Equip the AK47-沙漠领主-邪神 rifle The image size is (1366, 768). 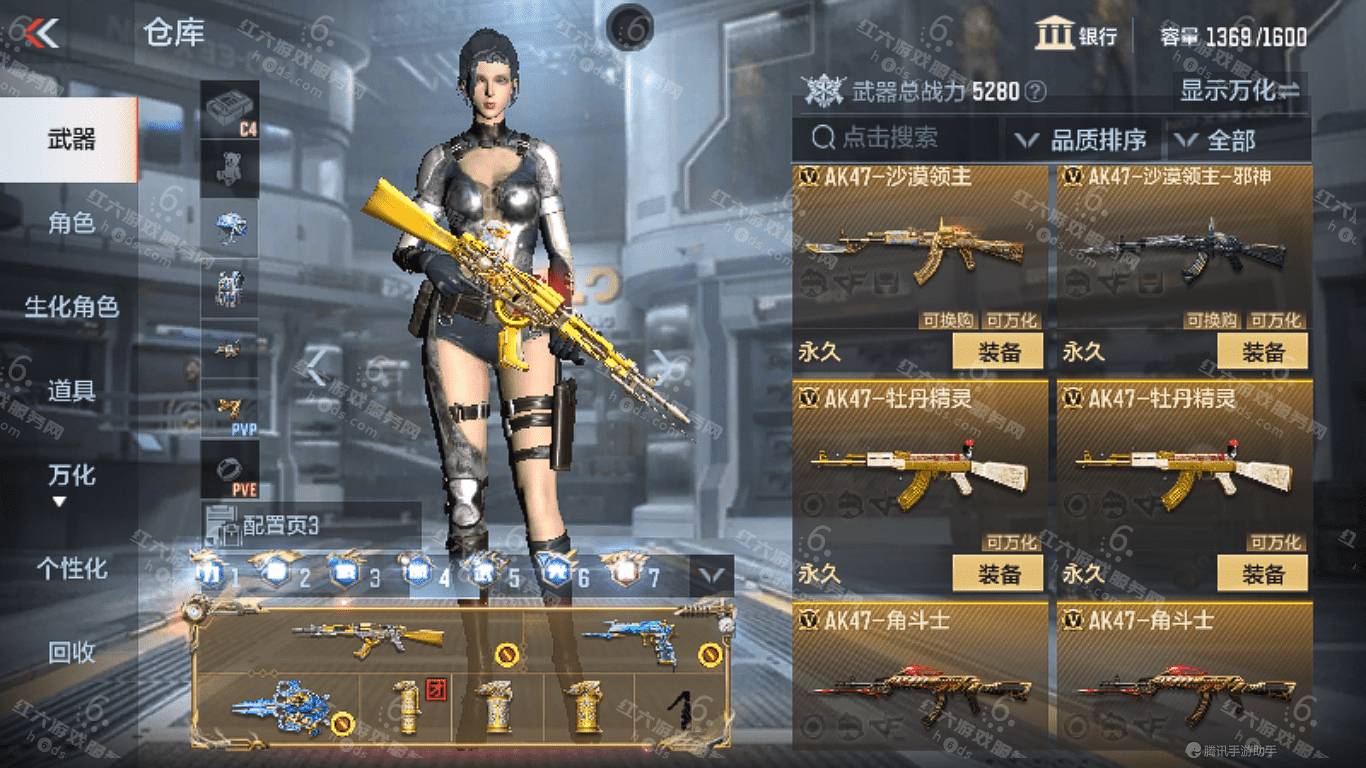[x=1262, y=351]
